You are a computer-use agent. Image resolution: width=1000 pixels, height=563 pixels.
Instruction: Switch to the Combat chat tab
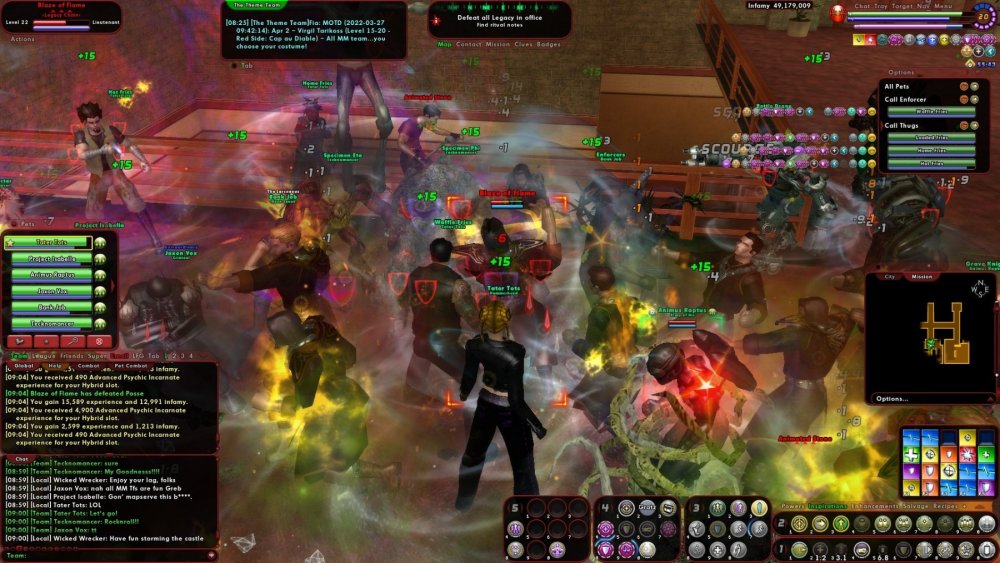pyautogui.click(x=88, y=366)
